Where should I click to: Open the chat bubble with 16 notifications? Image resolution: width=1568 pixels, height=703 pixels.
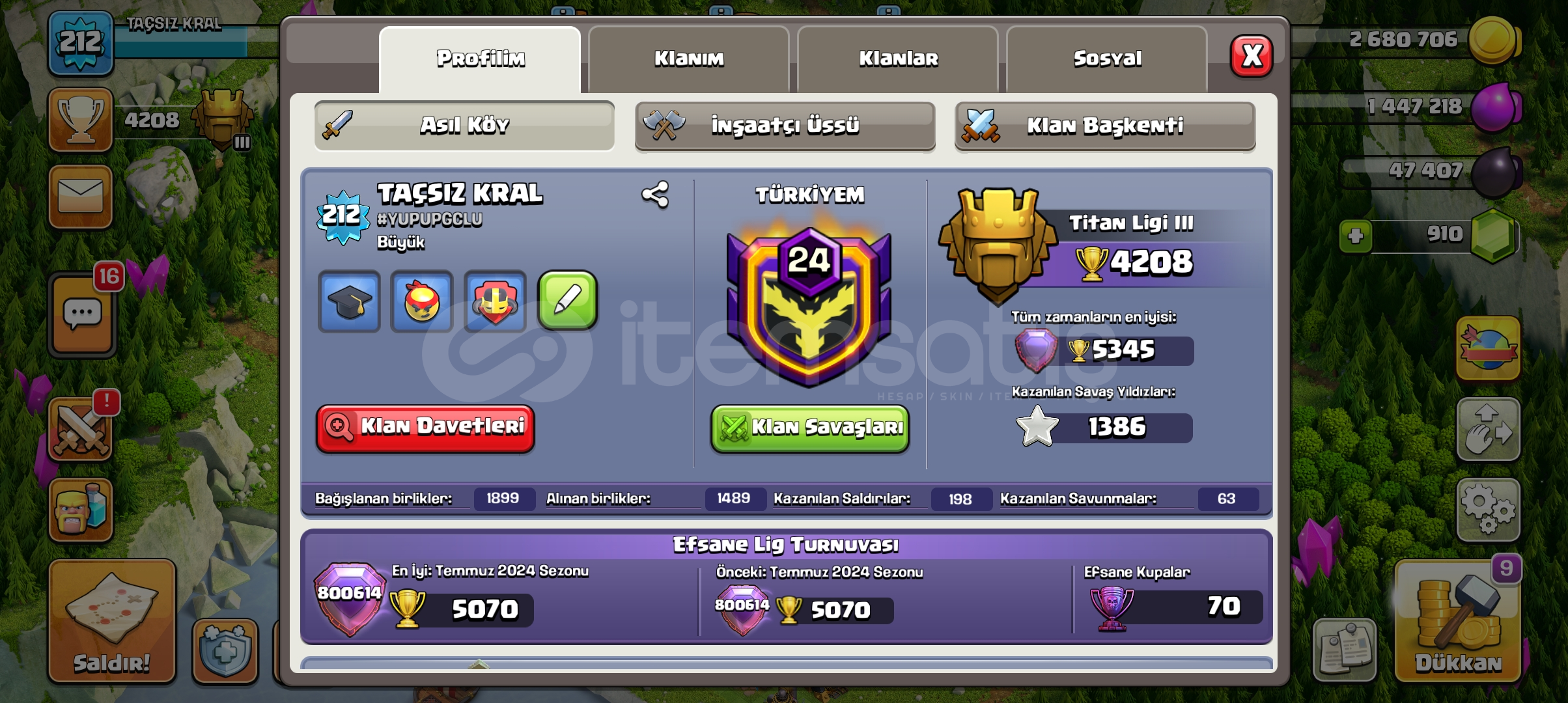(x=81, y=312)
